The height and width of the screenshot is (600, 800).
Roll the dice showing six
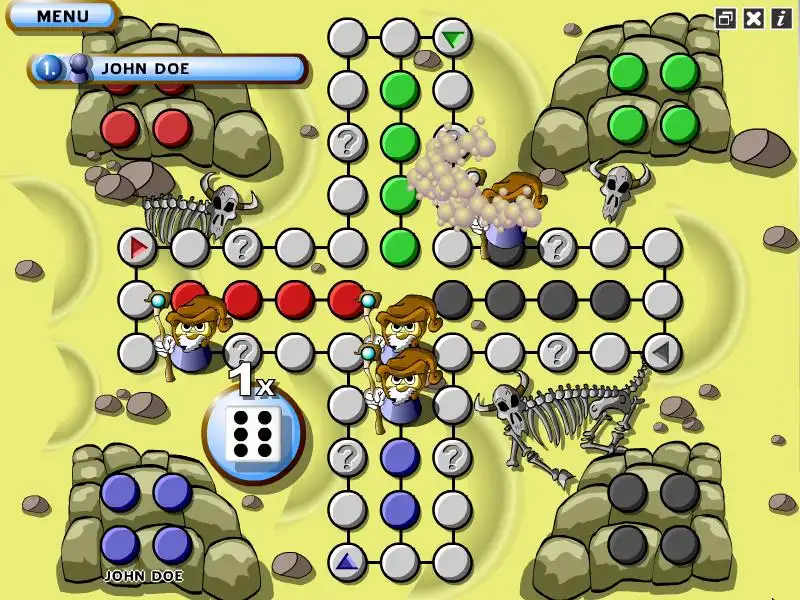coord(253,434)
